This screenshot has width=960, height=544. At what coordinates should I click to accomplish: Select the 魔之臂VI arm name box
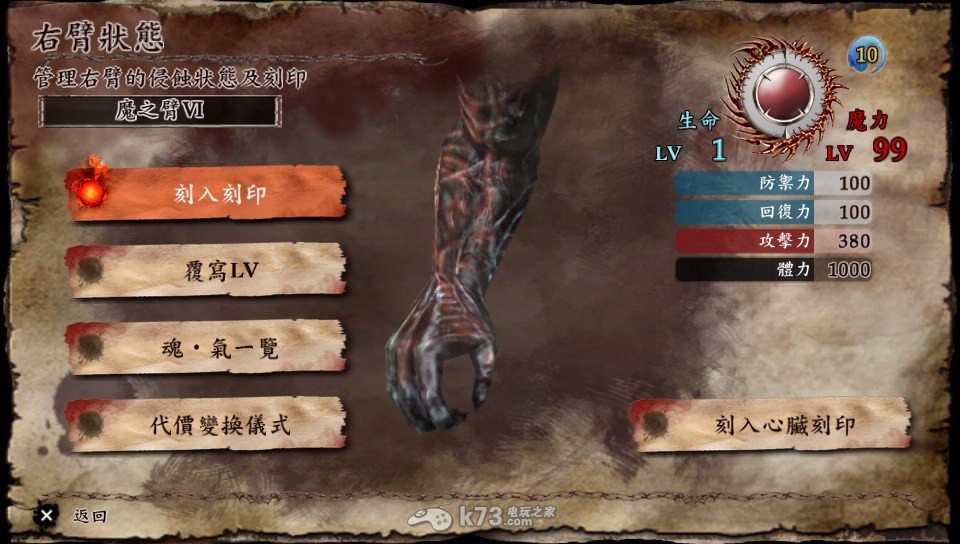160,111
